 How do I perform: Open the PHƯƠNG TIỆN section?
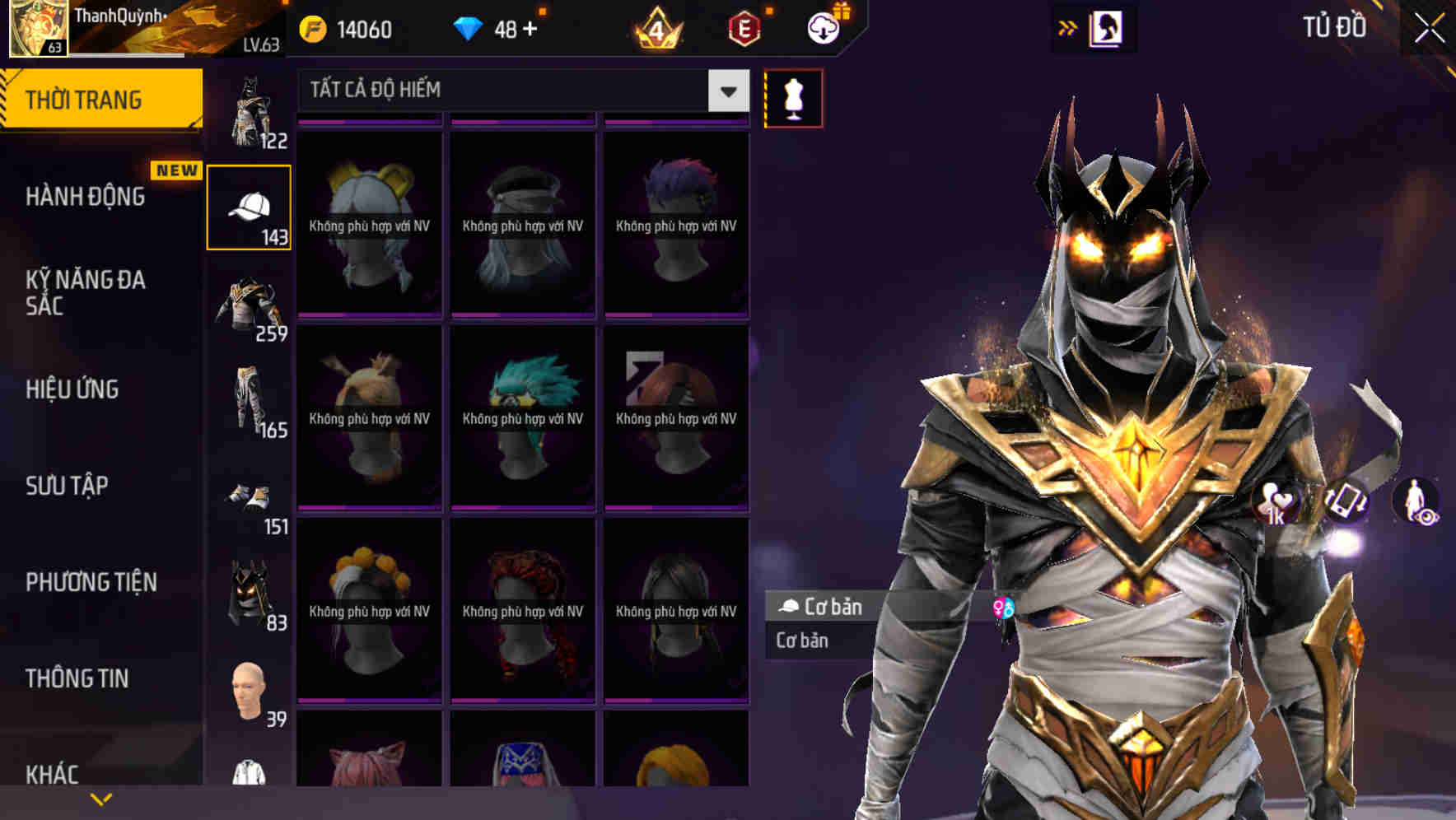(x=89, y=582)
